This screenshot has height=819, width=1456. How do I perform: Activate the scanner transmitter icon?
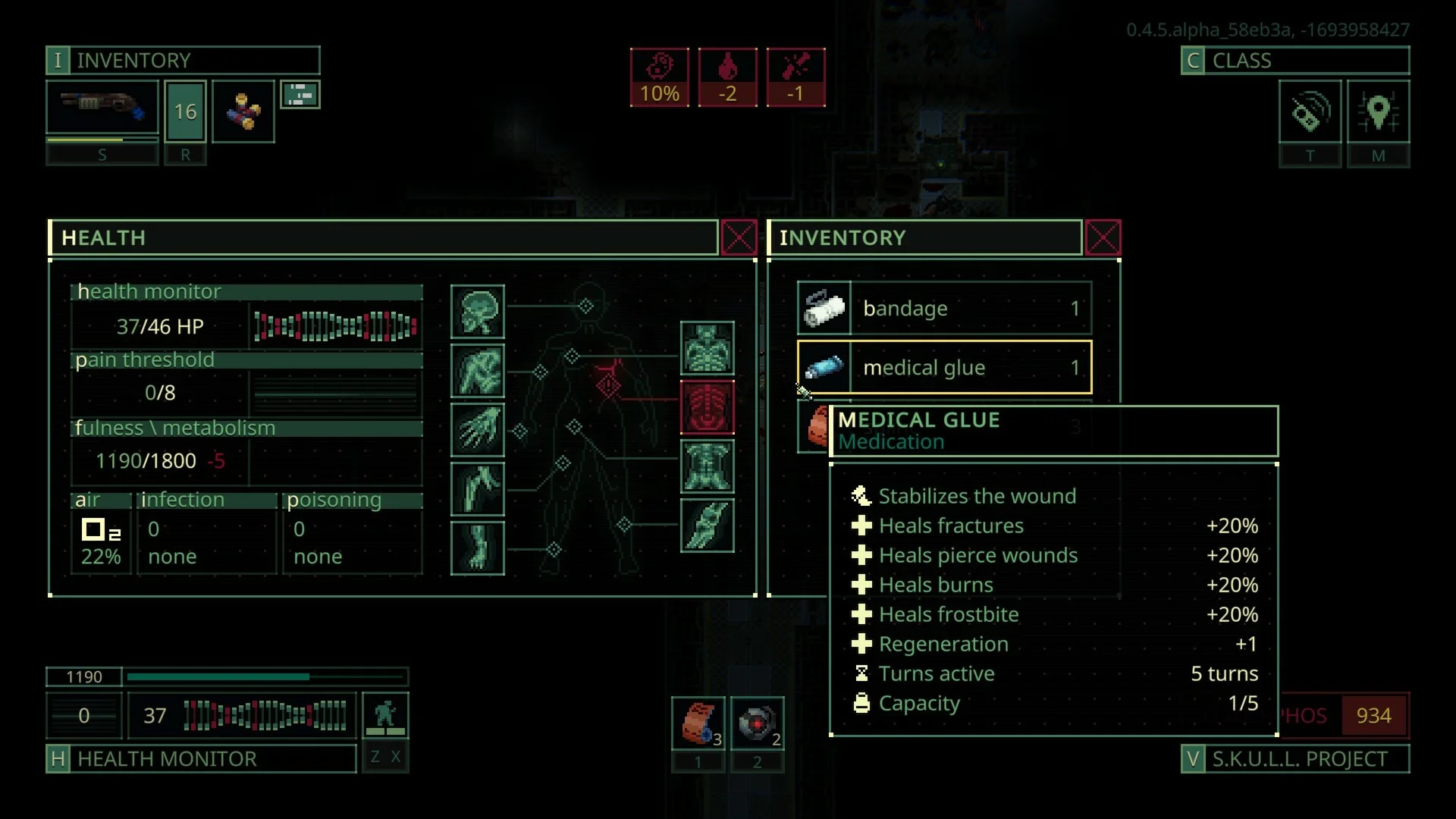1310,111
